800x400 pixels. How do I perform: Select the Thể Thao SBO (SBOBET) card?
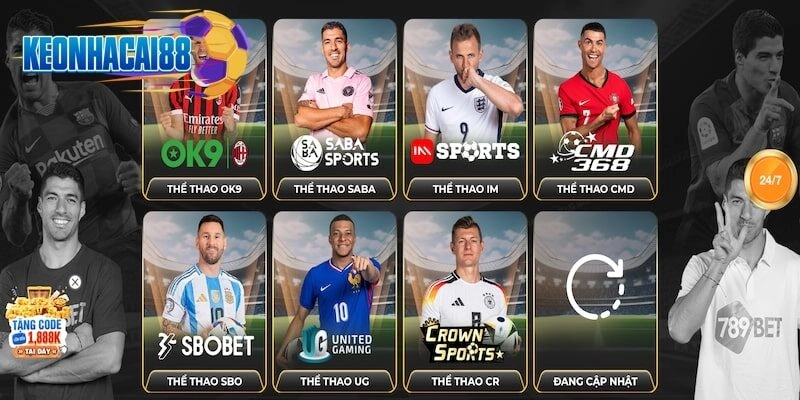coord(205,300)
